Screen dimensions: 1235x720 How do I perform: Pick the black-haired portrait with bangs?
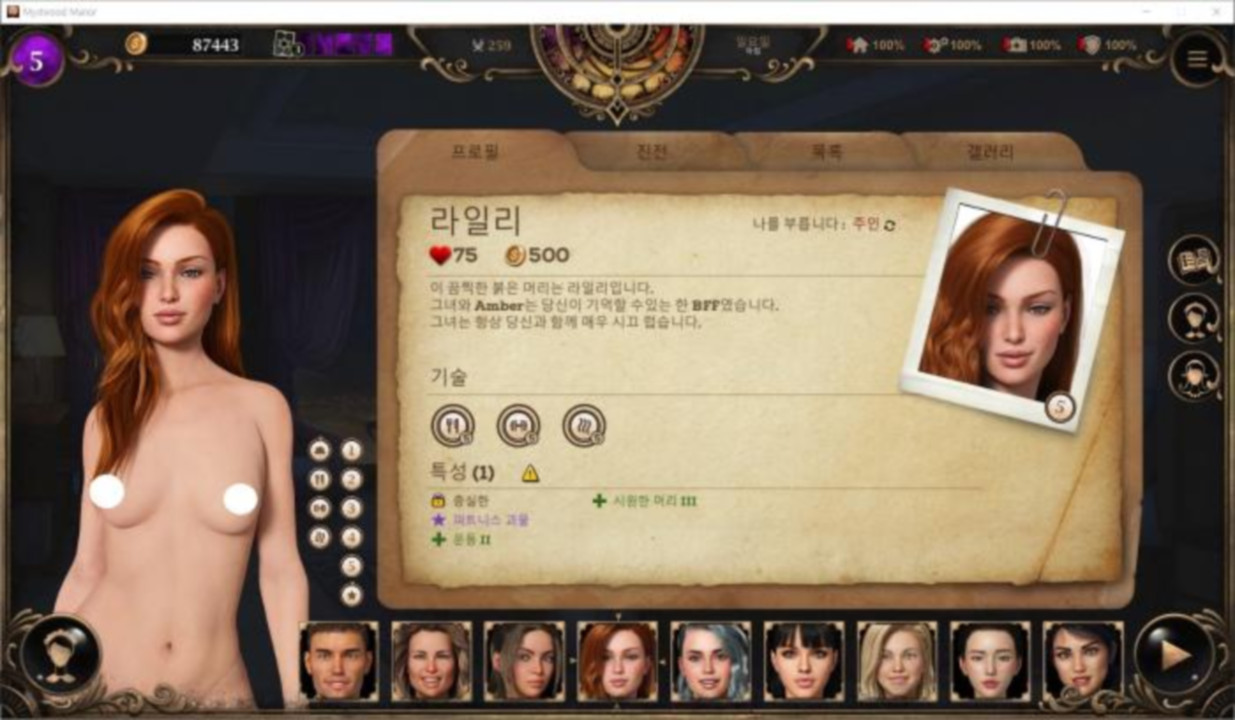(804, 661)
